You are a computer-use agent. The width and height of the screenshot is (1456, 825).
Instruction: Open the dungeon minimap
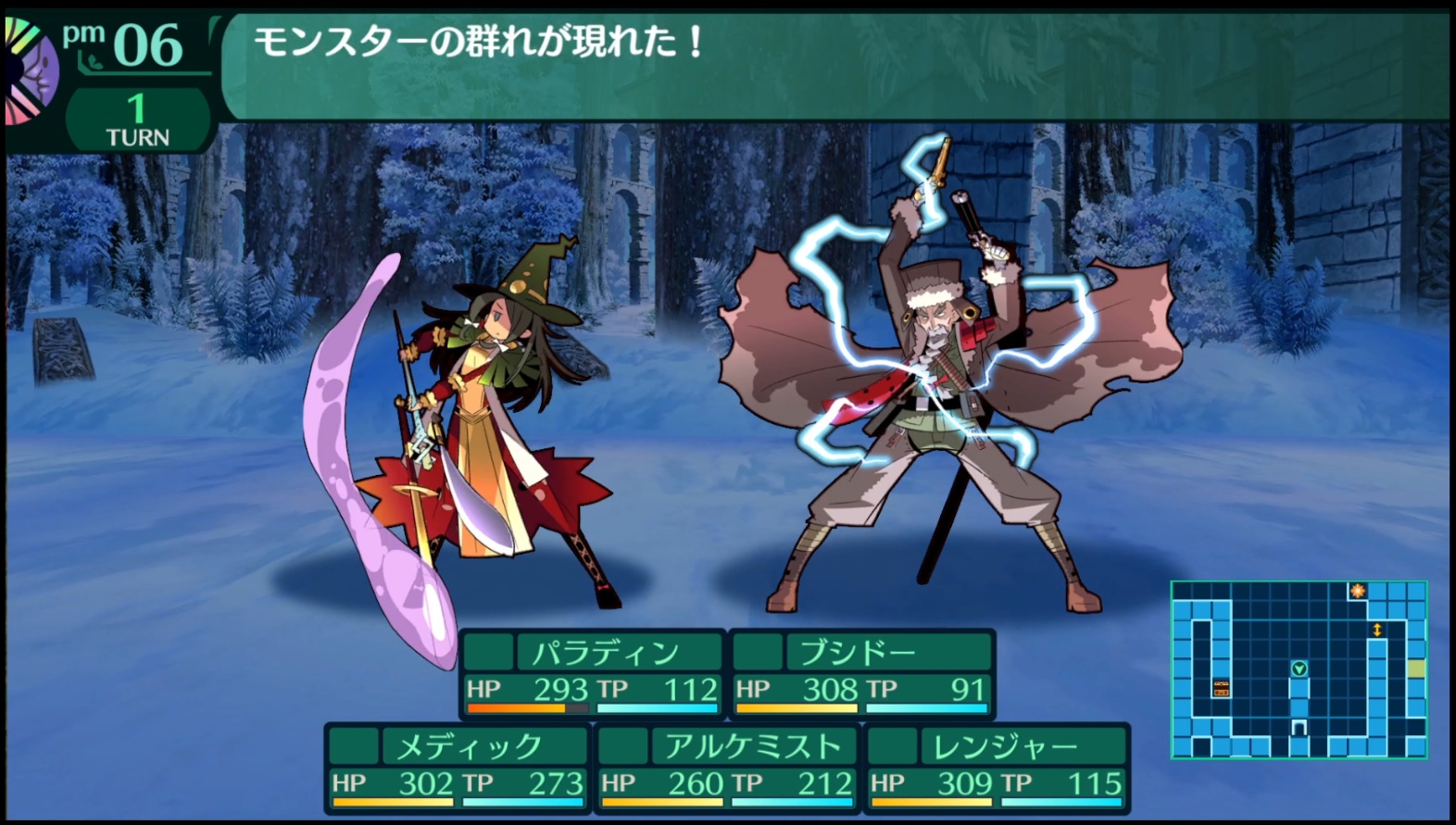click(1299, 669)
